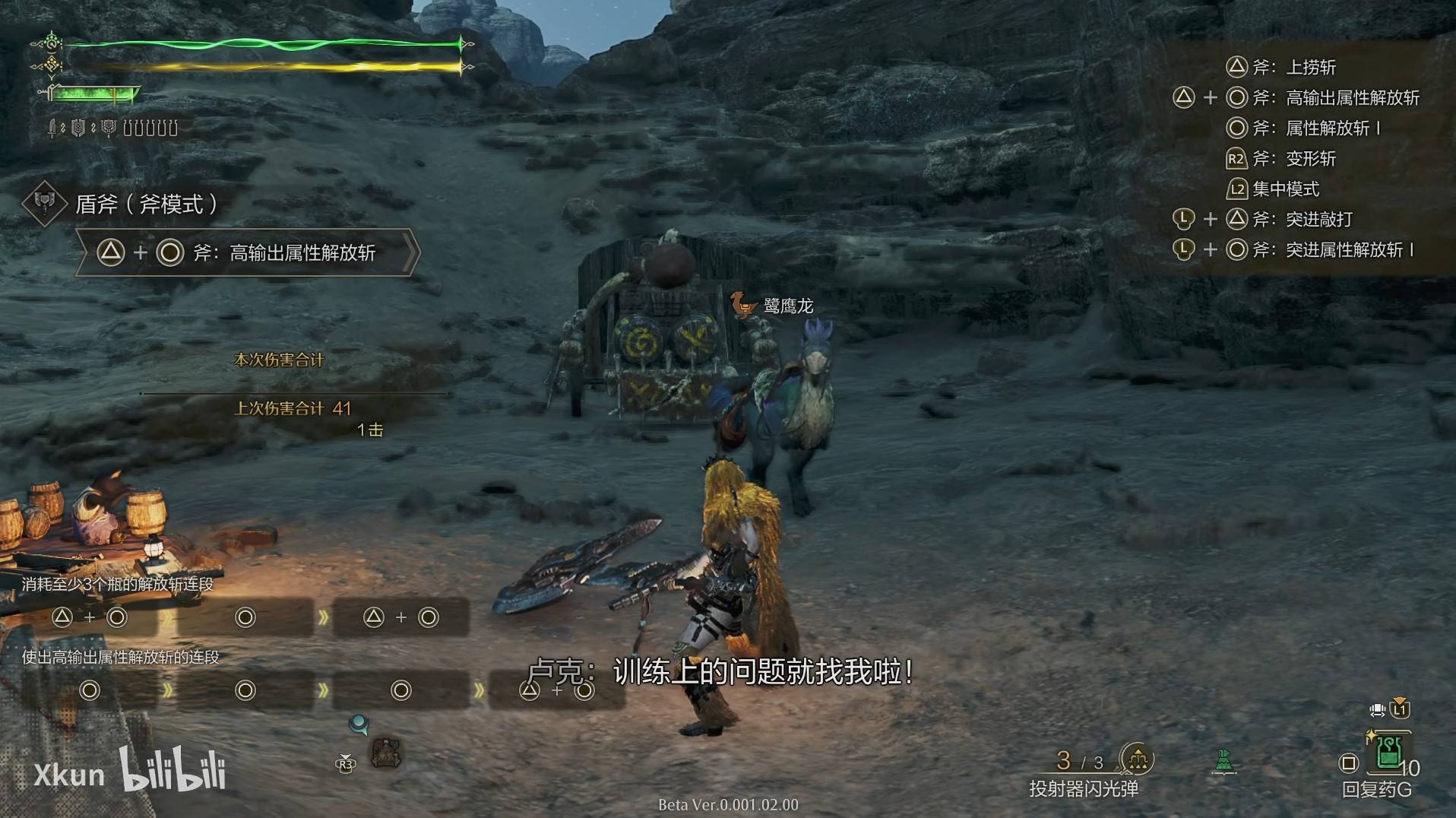1456x818 pixels.
Task: Click the green mantle icon
Action: click(1223, 760)
